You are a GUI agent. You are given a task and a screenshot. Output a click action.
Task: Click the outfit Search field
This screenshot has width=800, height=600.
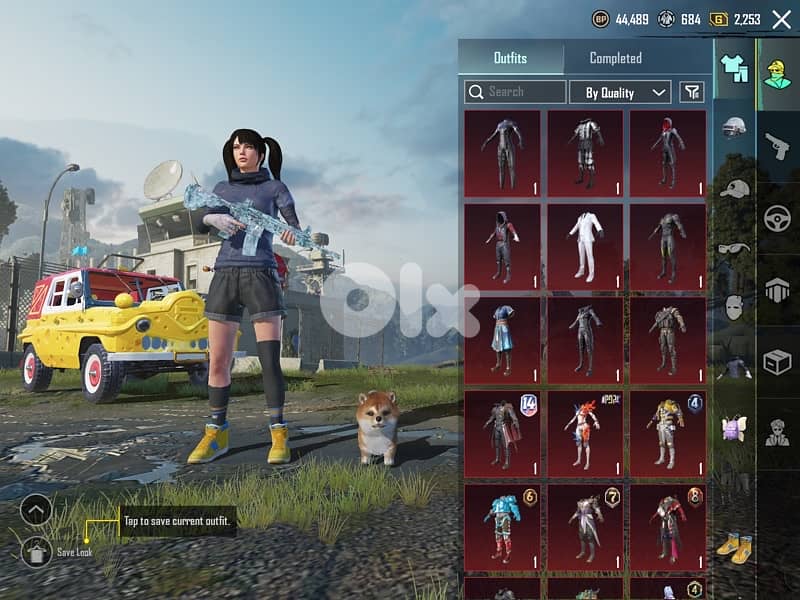click(x=515, y=92)
